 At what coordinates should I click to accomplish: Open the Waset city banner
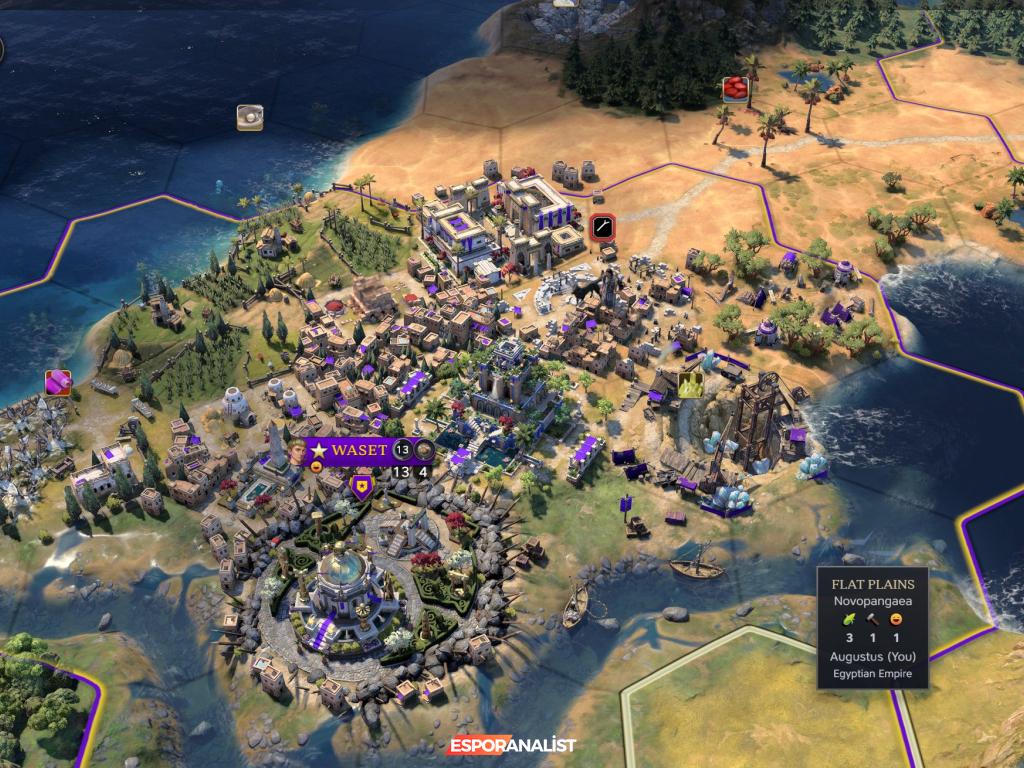tap(358, 450)
